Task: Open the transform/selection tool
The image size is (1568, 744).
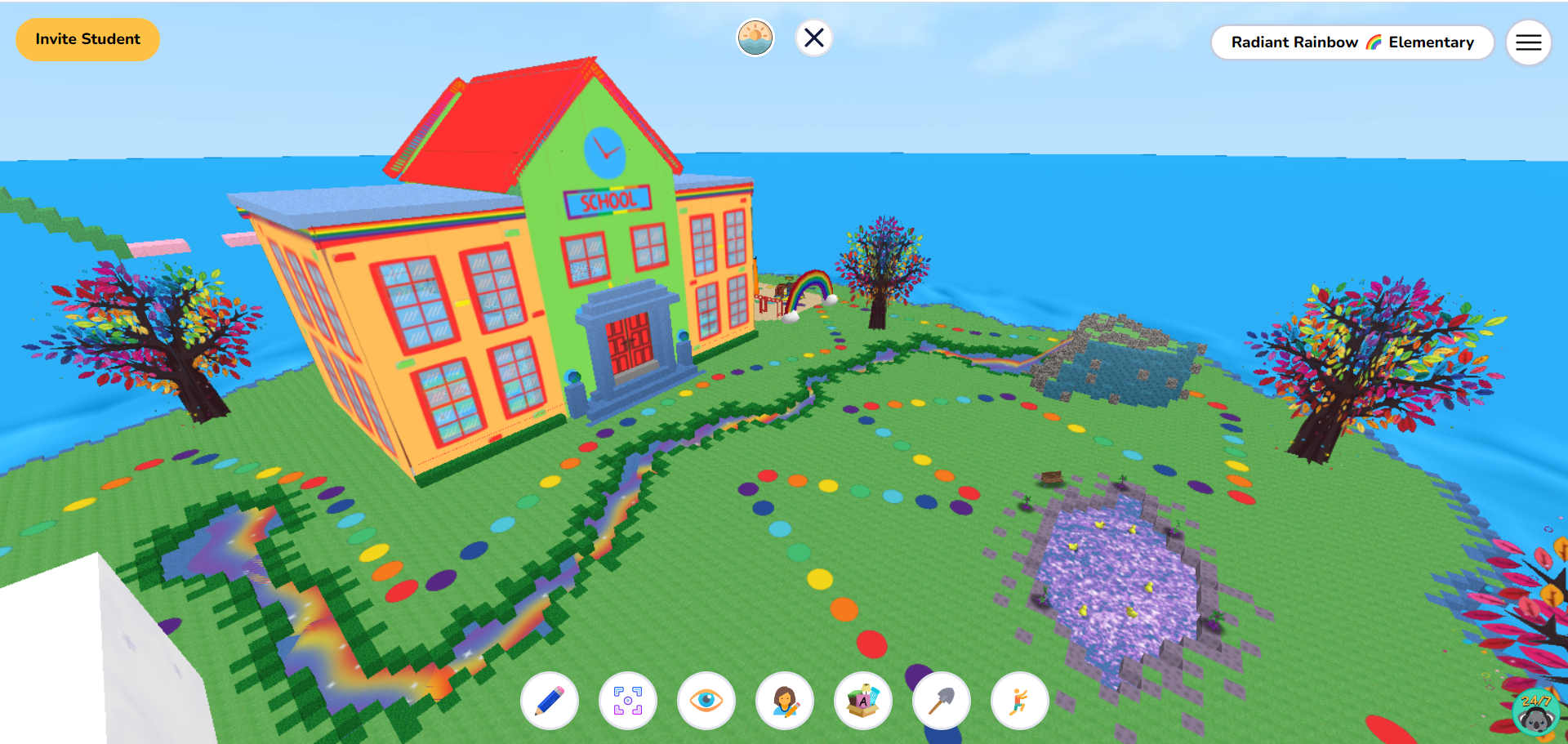Action: pos(628,701)
